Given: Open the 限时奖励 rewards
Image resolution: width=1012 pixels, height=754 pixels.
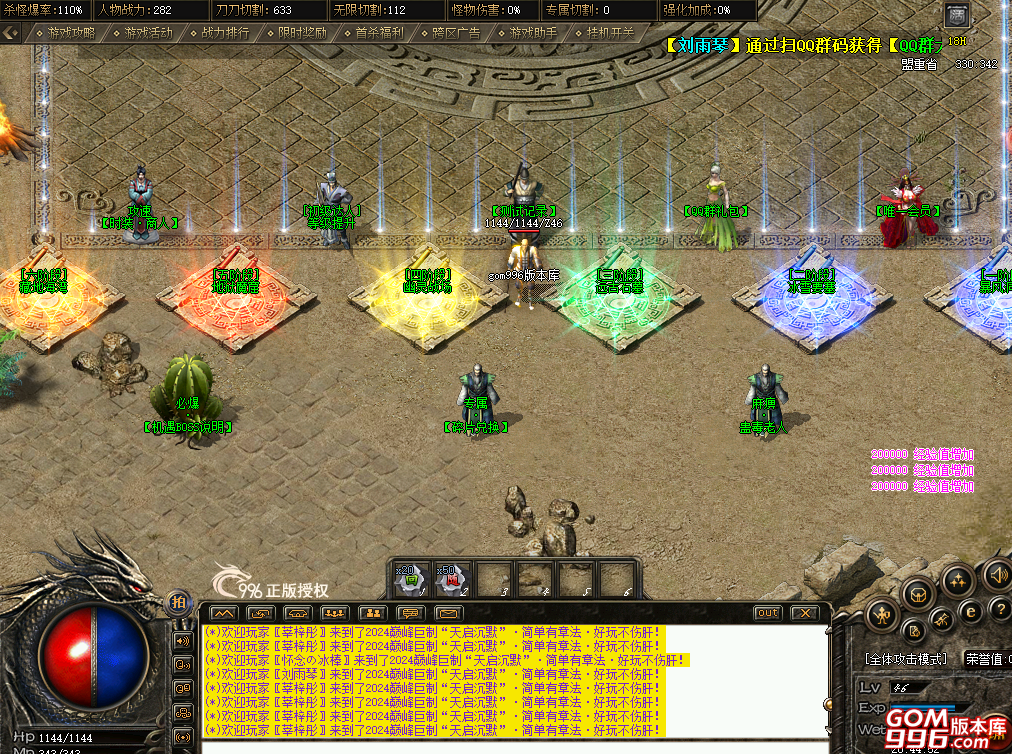Looking at the screenshot, I should [x=303, y=33].
